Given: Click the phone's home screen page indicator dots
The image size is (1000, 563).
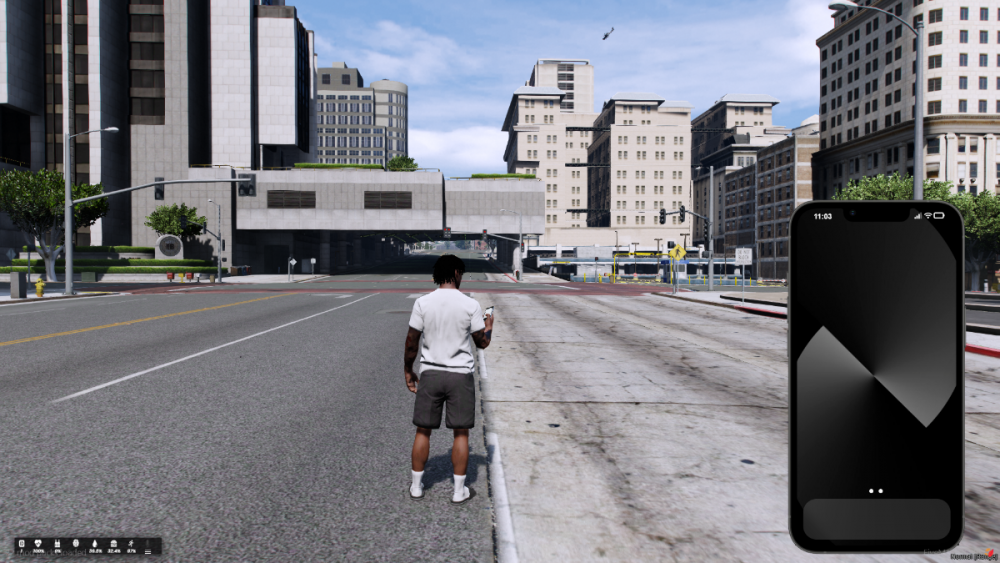Looking at the screenshot, I should [x=876, y=491].
